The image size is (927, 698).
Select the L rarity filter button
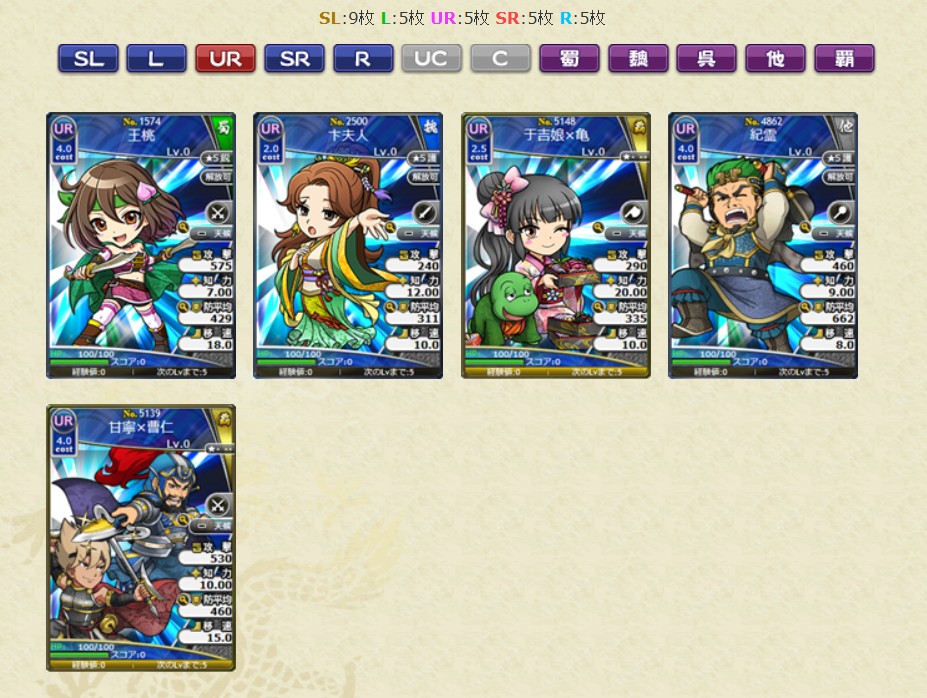point(156,59)
